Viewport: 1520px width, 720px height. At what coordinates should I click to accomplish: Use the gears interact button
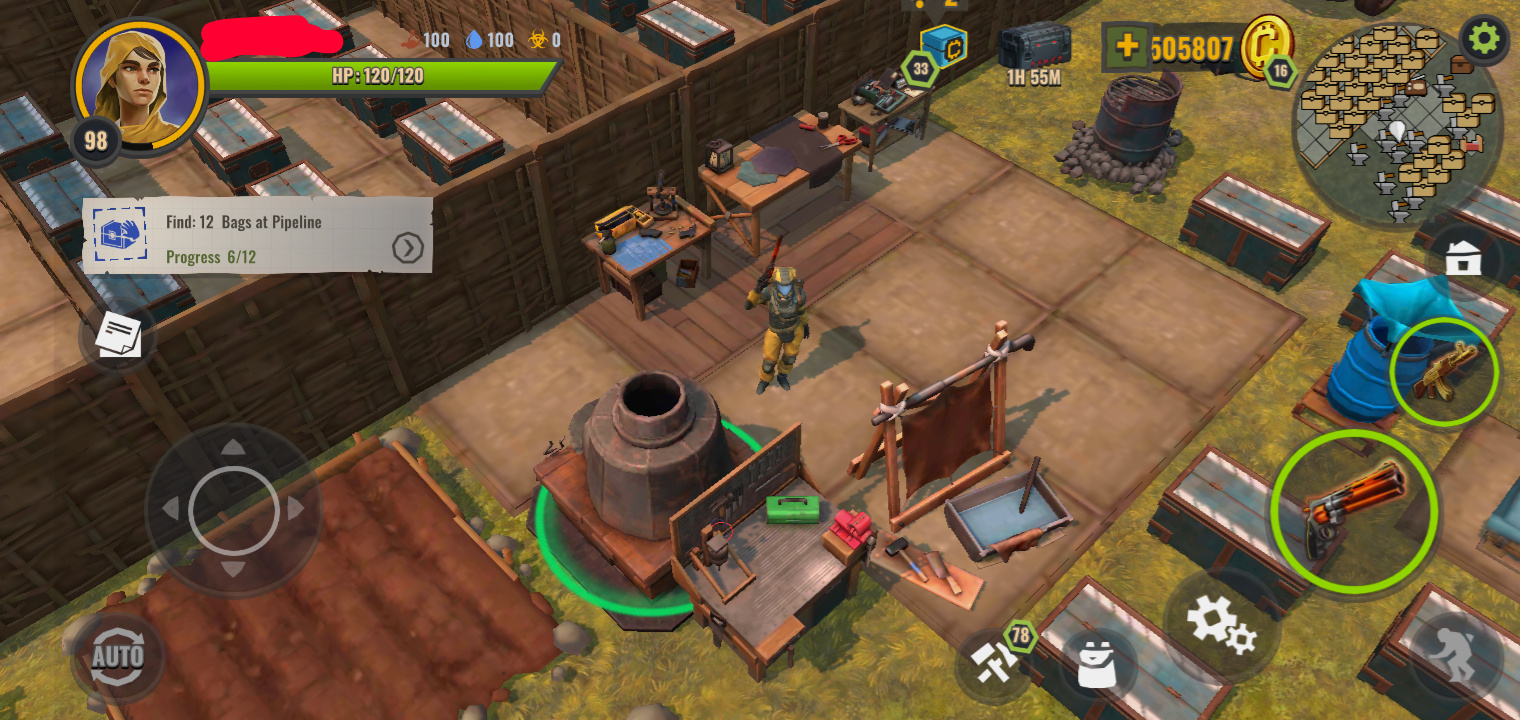point(1220,625)
